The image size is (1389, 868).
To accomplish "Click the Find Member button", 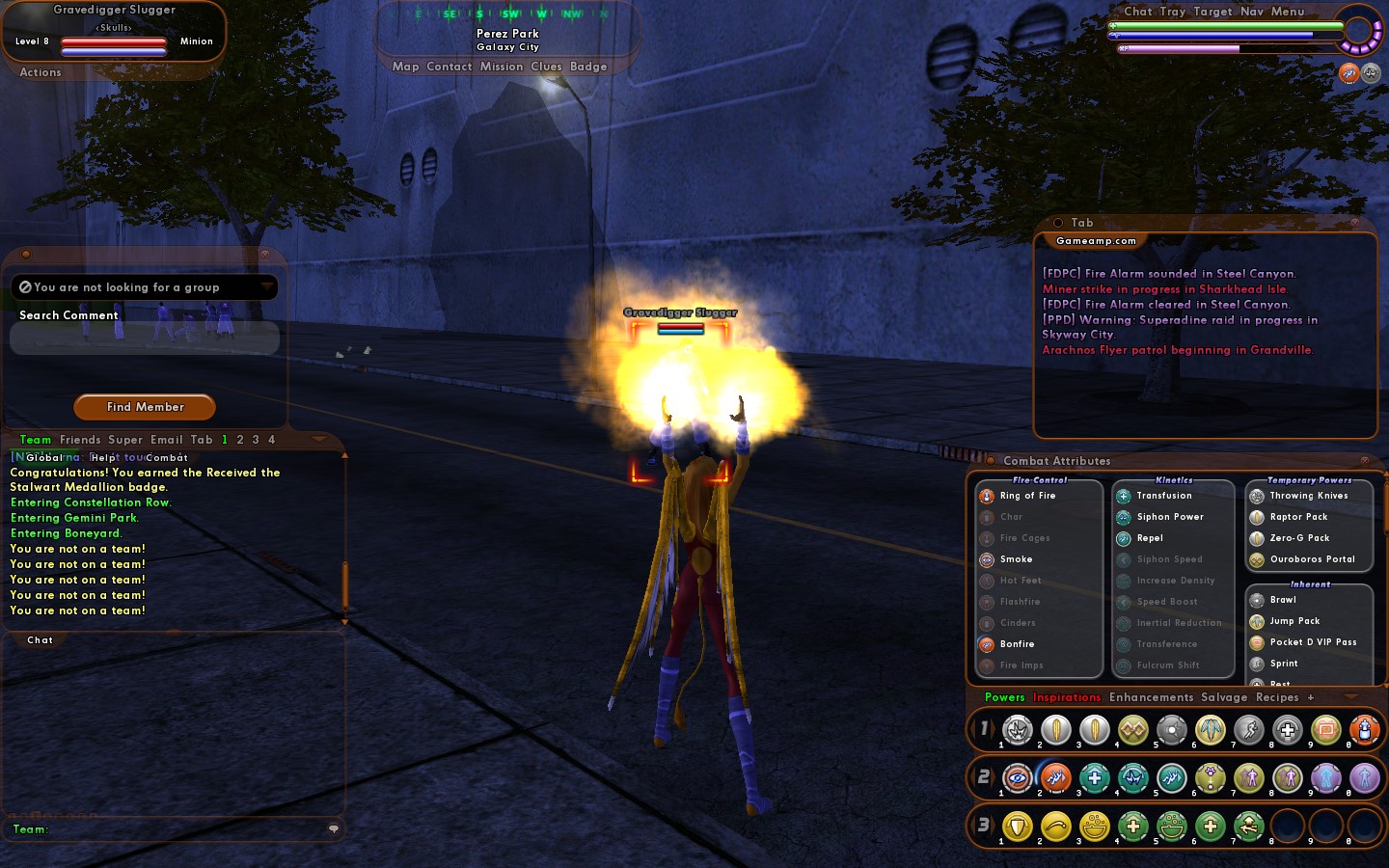I will click(145, 407).
